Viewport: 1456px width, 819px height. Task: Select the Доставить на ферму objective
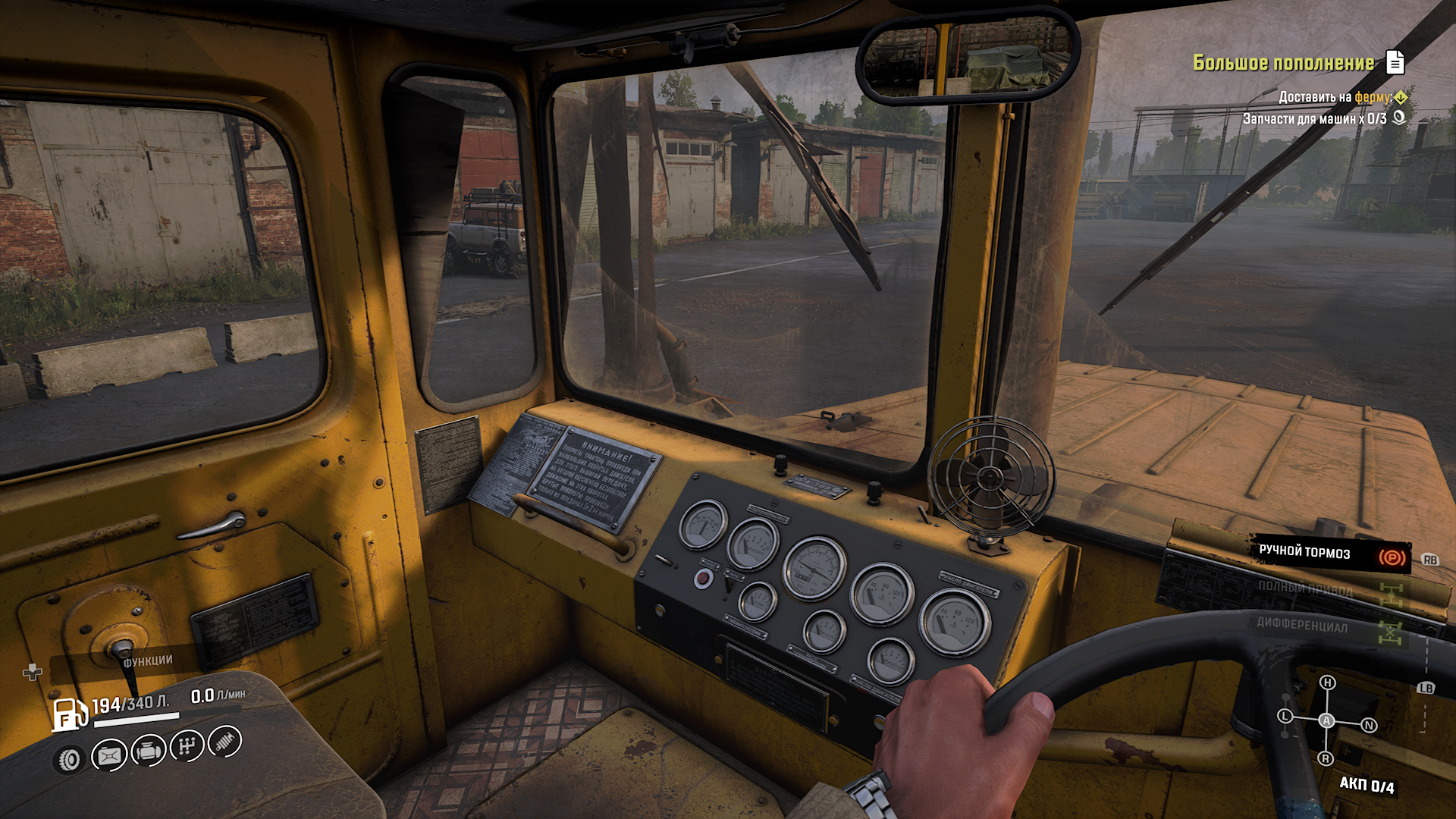1335,97
